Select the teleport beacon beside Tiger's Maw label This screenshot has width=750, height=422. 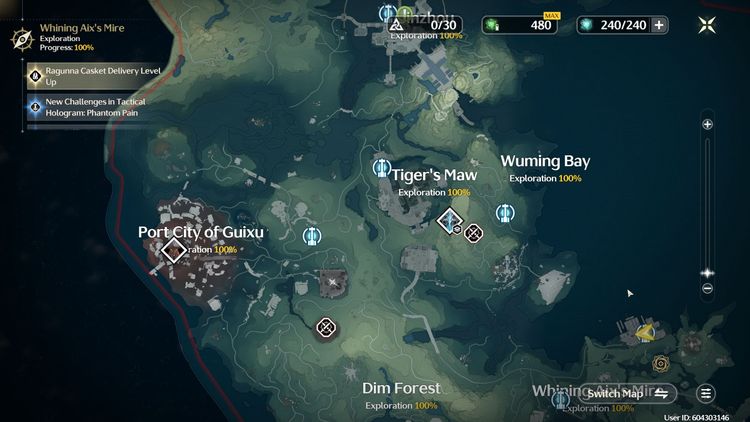[x=381, y=168]
